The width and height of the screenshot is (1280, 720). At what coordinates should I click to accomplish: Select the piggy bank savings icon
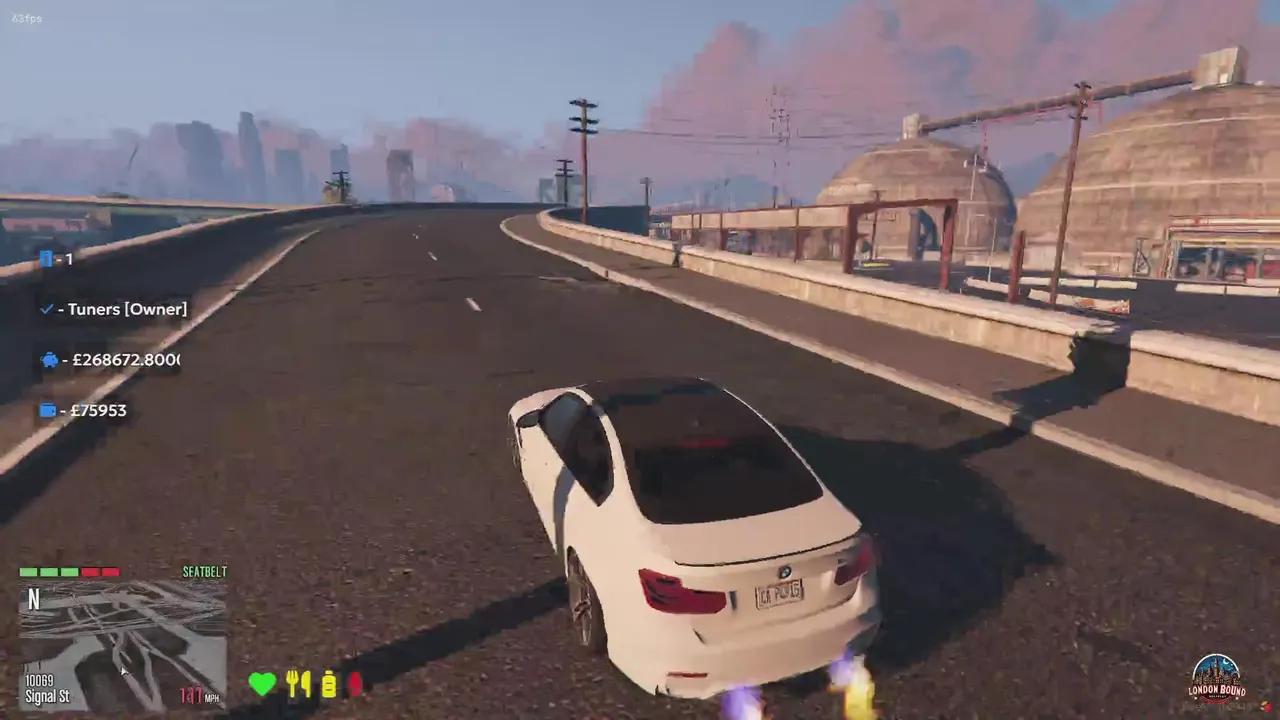pyautogui.click(x=48, y=359)
